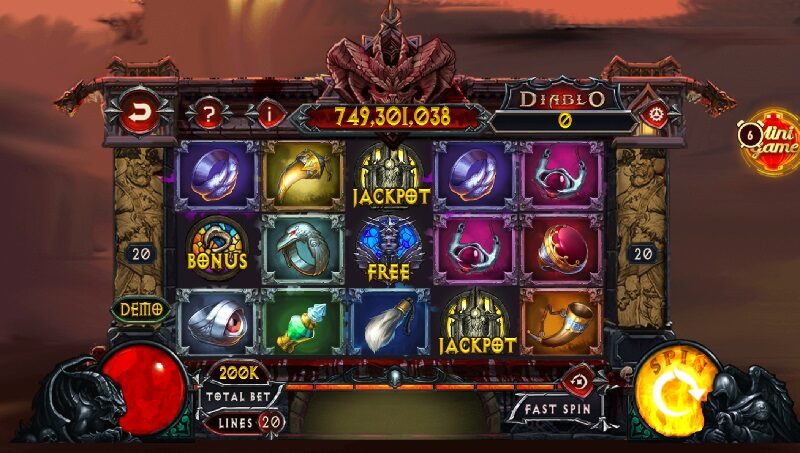Show the paytable info button
This screenshot has width=800, height=453.
(x=266, y=113)
